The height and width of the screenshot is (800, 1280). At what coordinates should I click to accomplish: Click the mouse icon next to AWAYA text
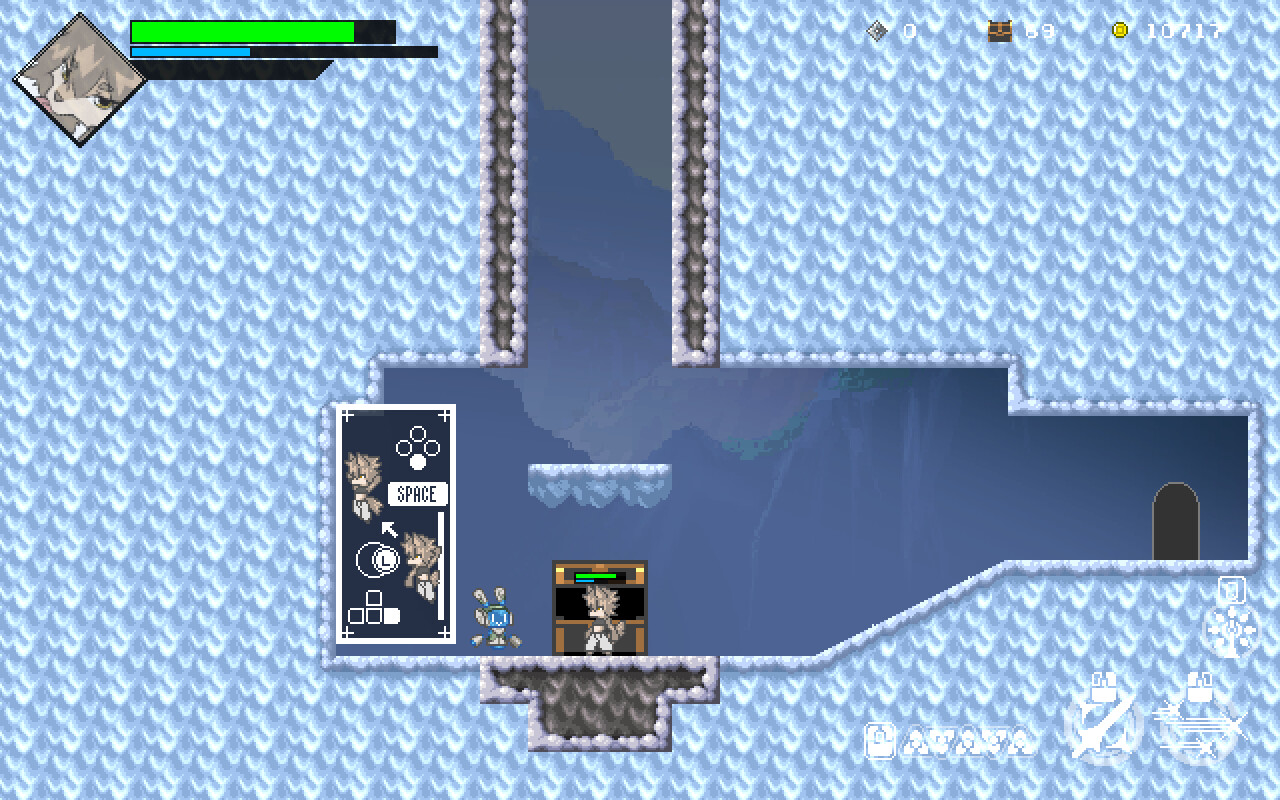click(878, 742)
